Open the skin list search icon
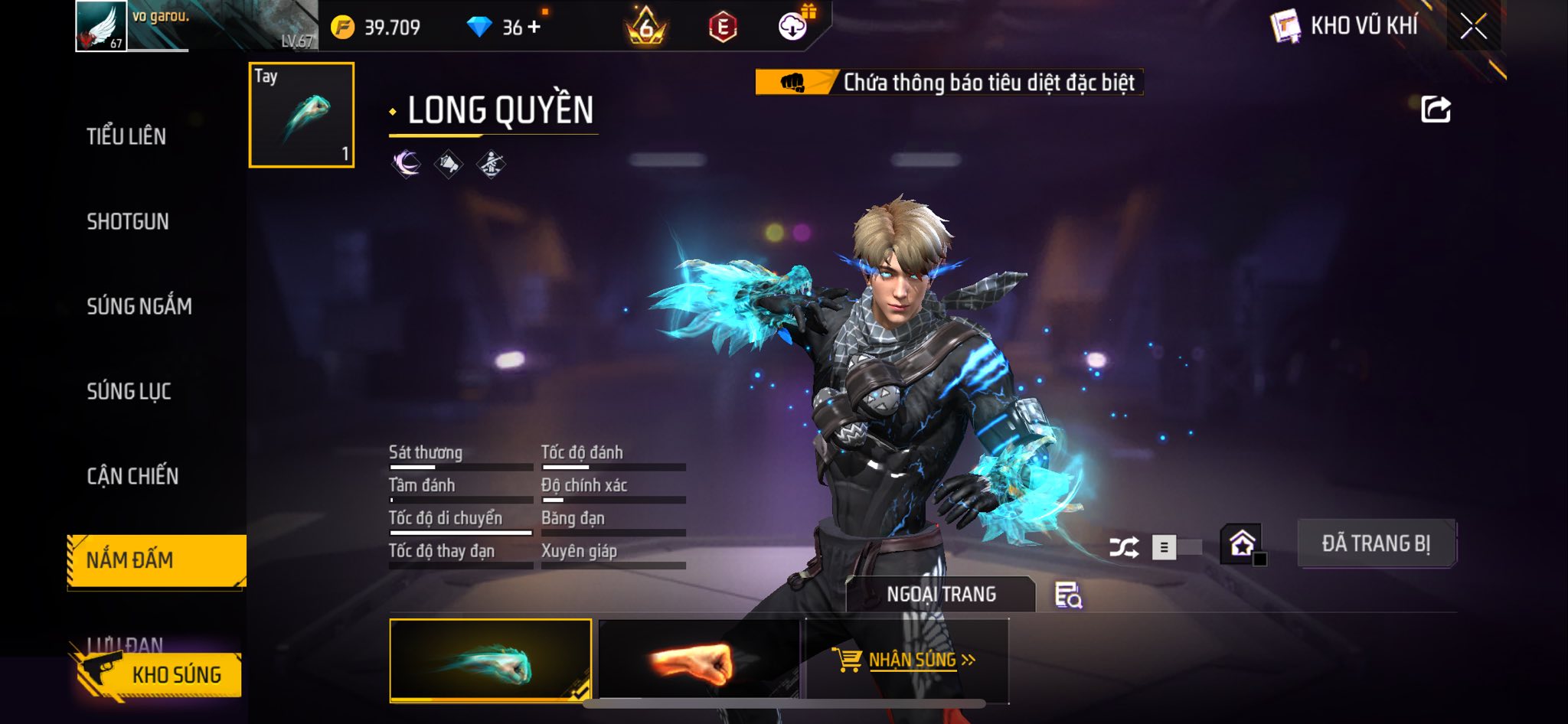The height and width of the screenshot is (724, 1568). [x=1068, y=595]
